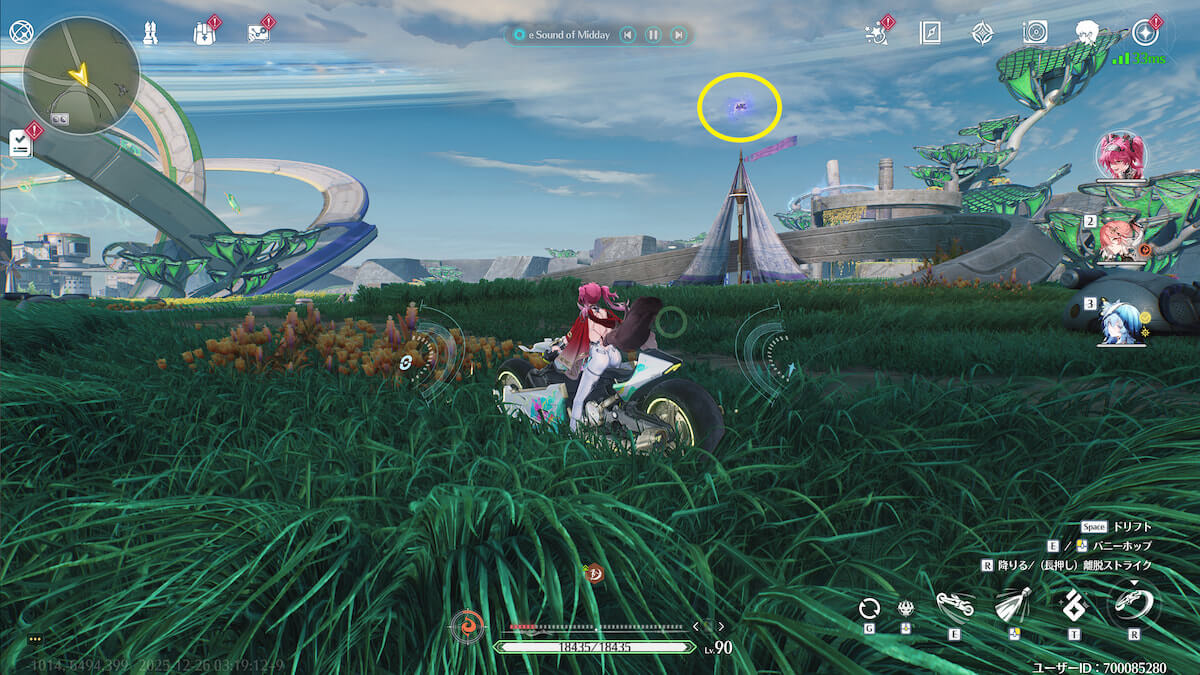Open the circular minimap

pyautogui.click(x=80, y=75)
